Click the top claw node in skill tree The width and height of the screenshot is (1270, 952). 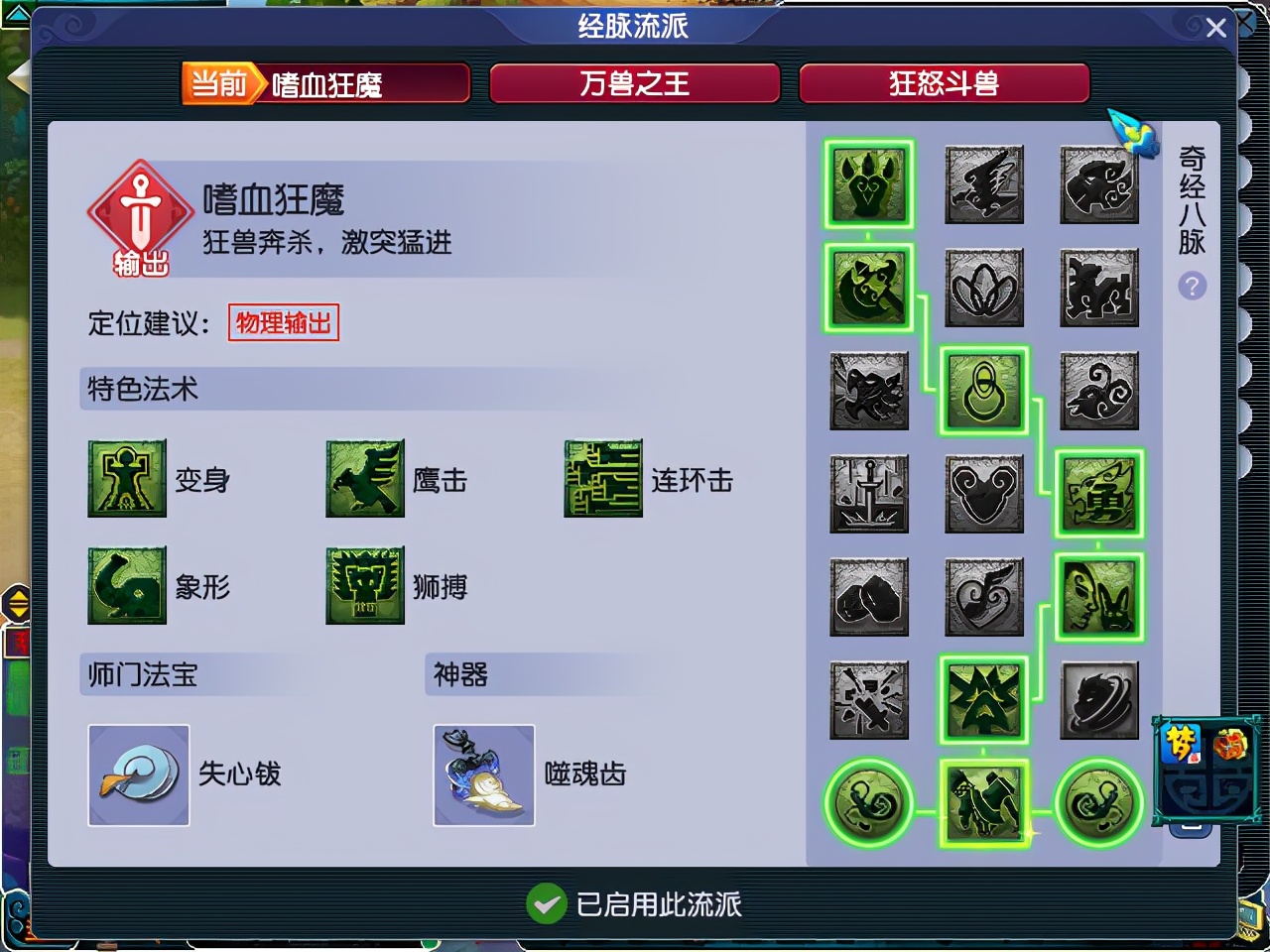coord(868,184)
